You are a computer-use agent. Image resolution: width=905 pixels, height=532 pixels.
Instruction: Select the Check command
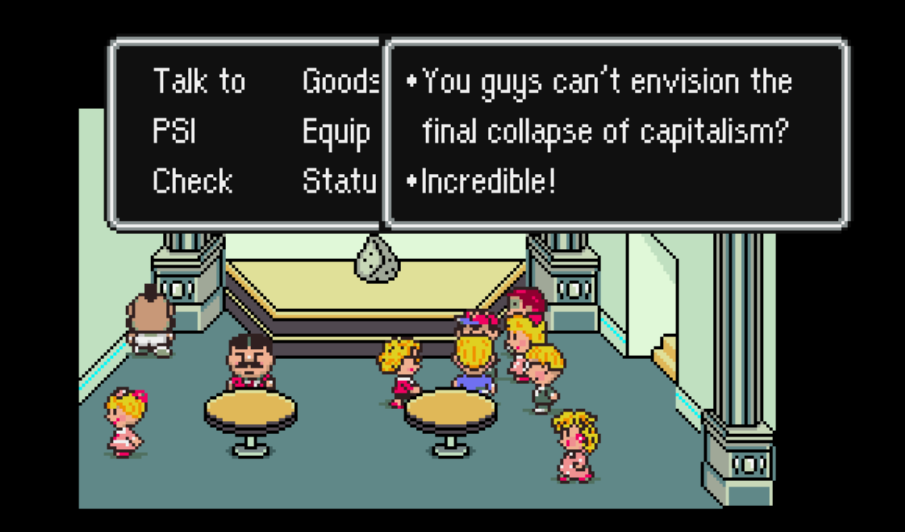point(192,182)
